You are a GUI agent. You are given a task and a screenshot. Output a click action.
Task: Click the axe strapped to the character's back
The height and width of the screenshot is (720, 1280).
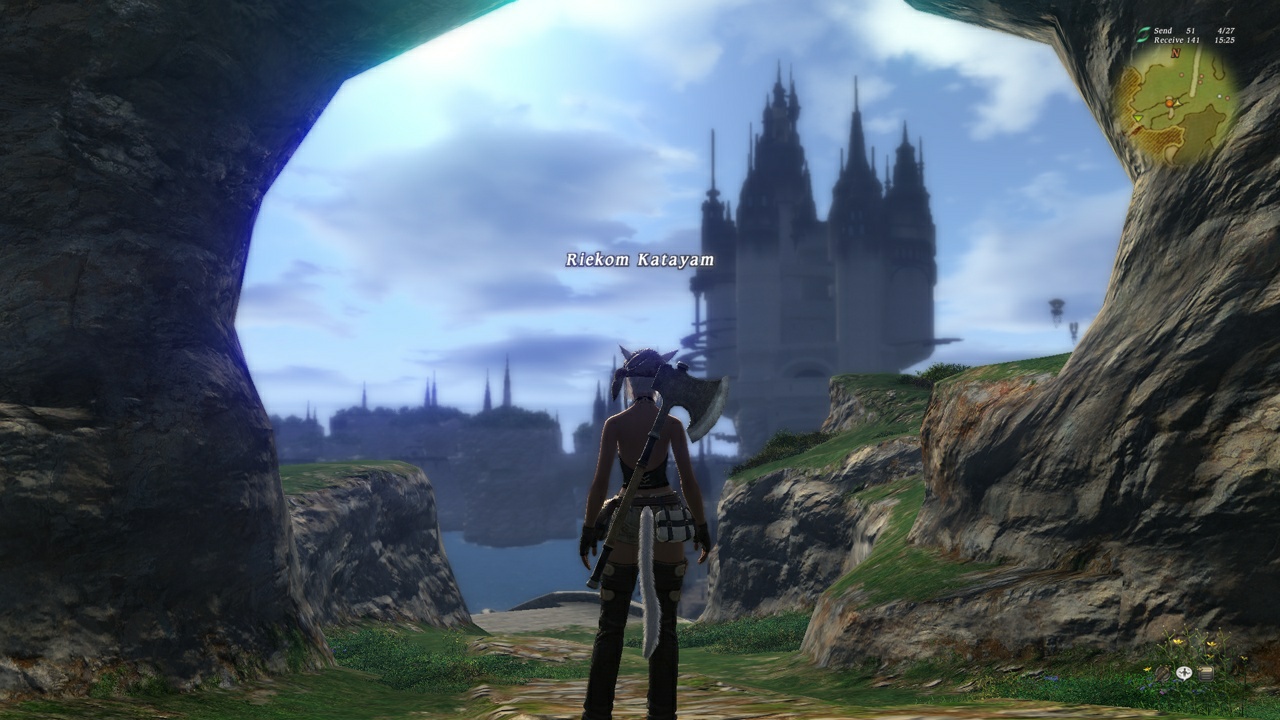(x=685, y=400)
